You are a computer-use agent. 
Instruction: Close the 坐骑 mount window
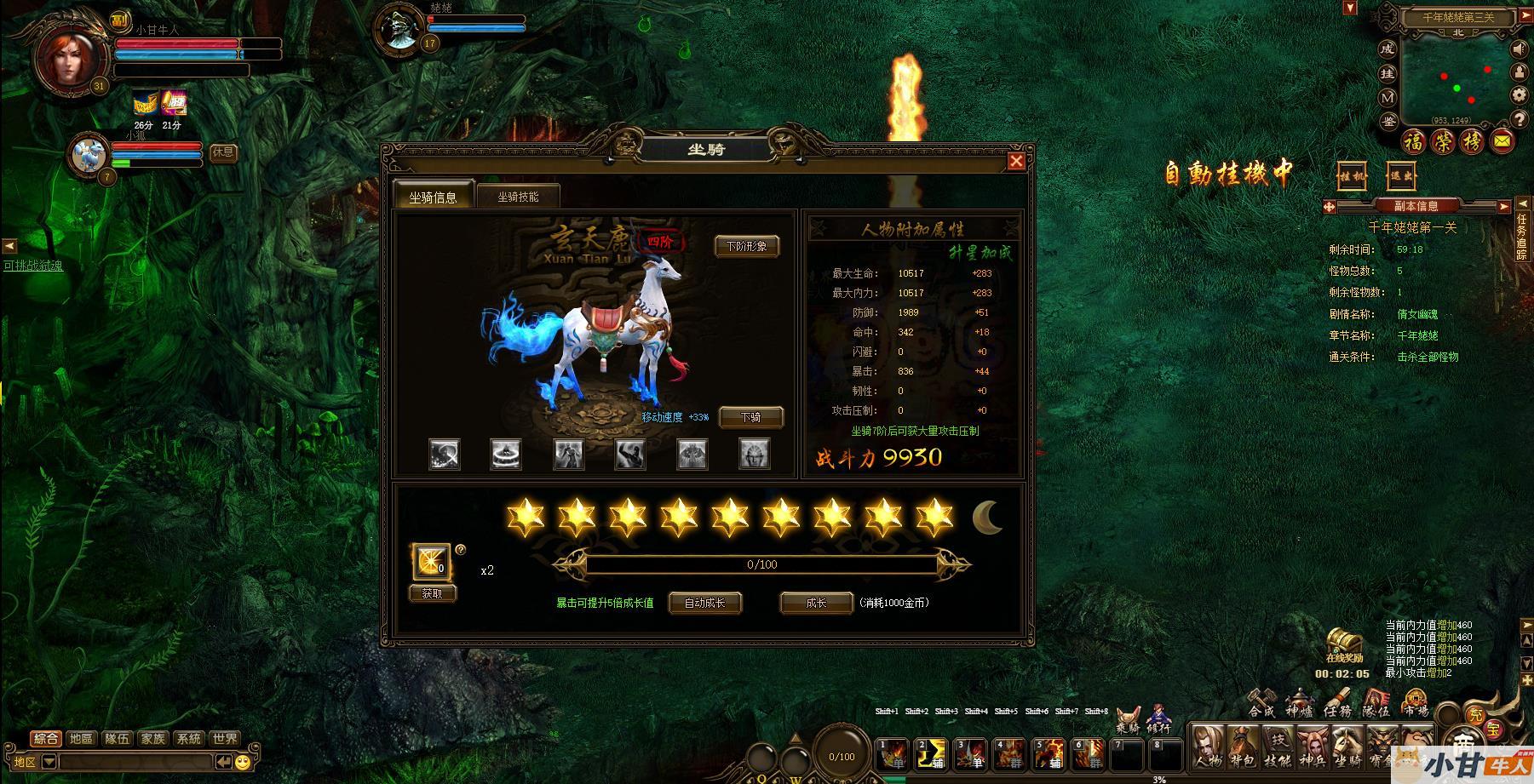coord(1016,161)
